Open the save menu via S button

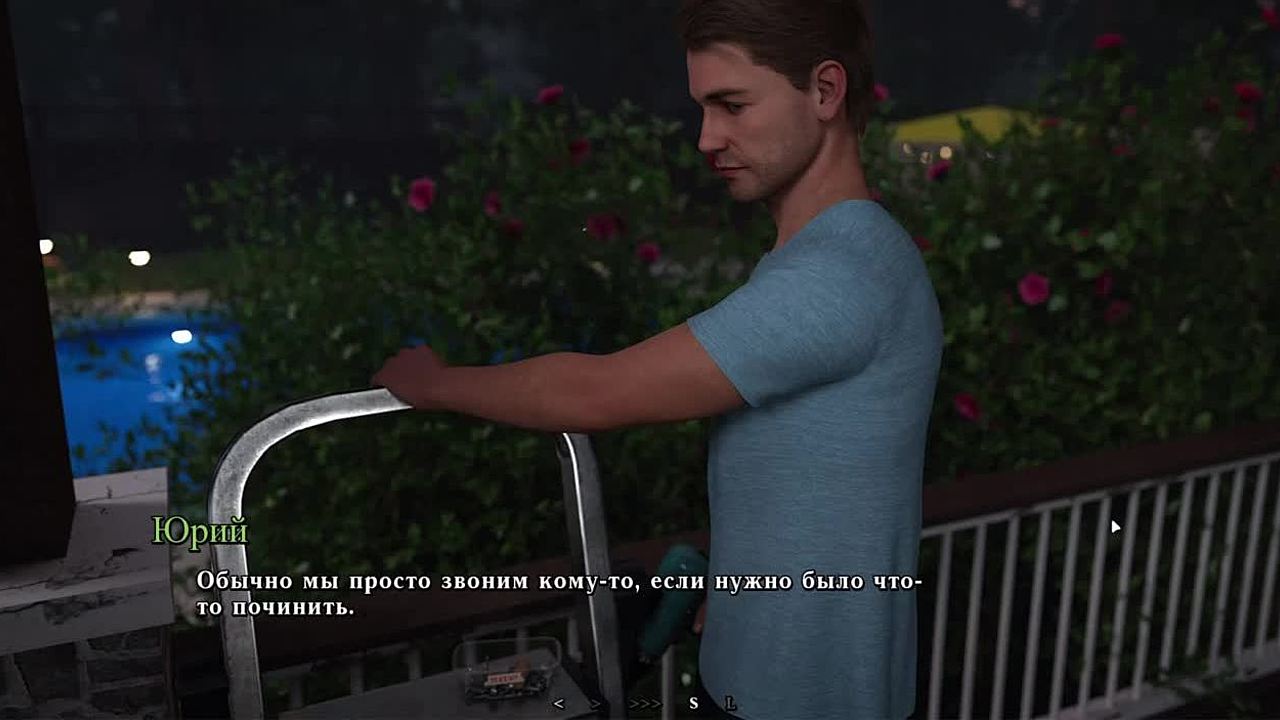(694, 703)
